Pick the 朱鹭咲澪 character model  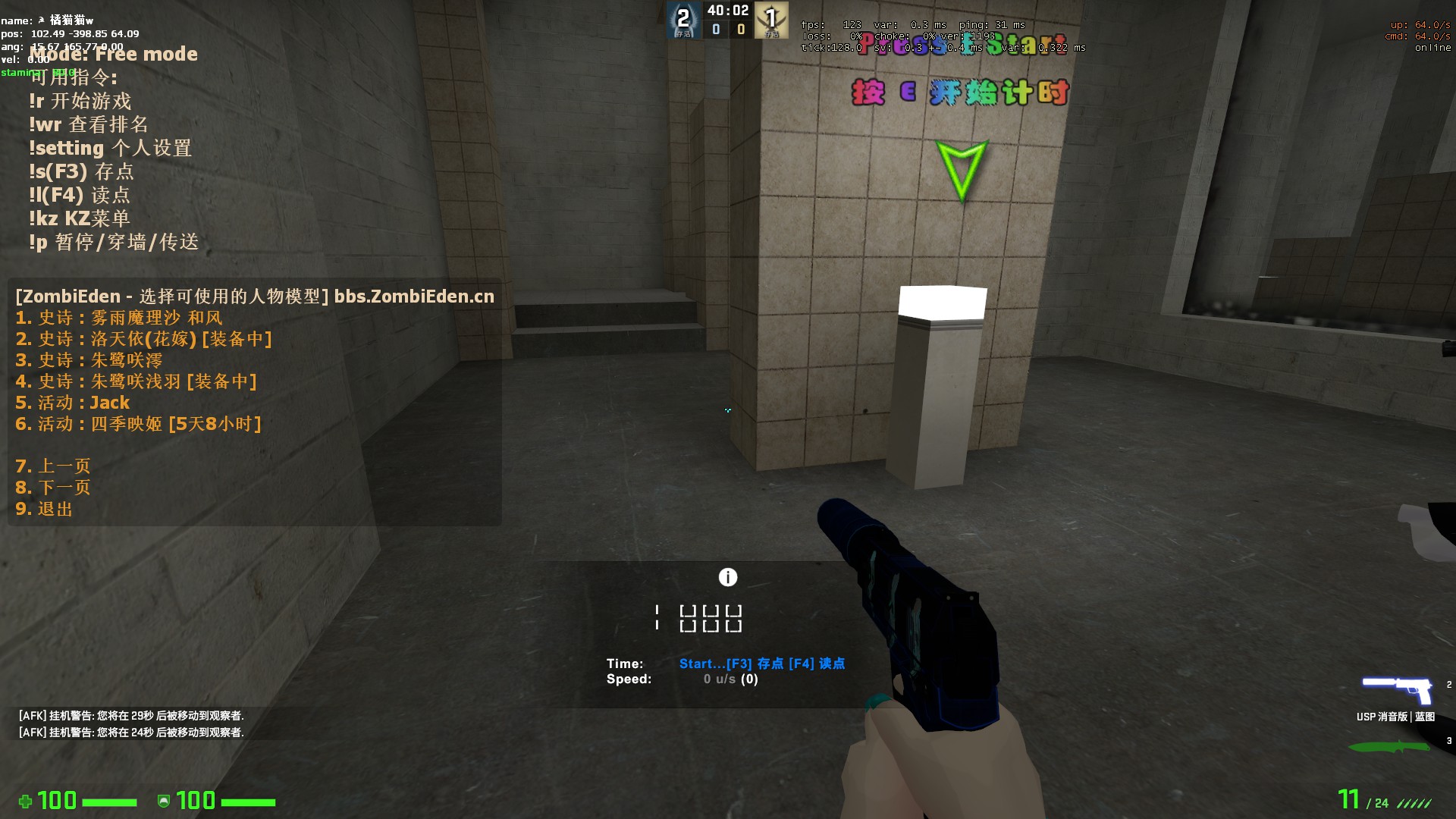(x=89, y=360)
